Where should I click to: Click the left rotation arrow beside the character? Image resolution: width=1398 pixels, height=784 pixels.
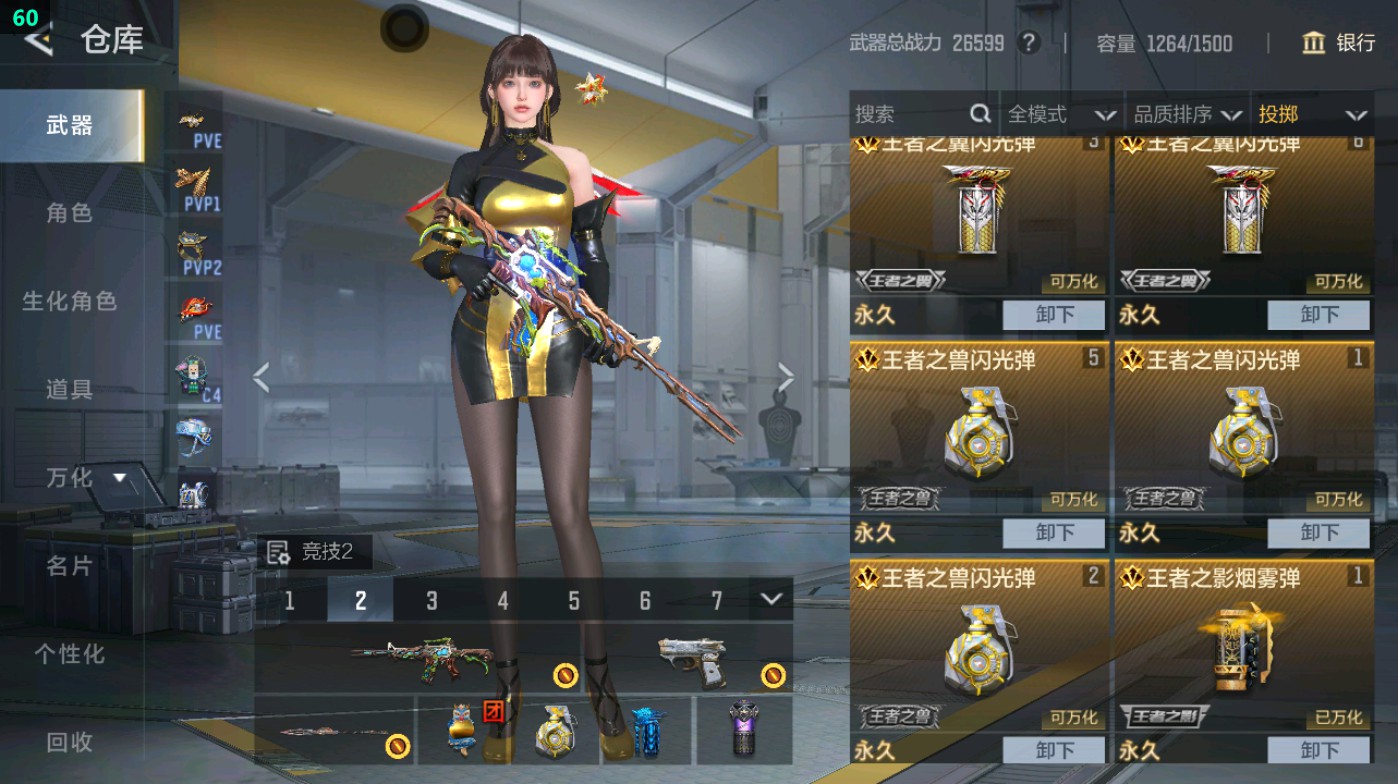tap(260, 376)
